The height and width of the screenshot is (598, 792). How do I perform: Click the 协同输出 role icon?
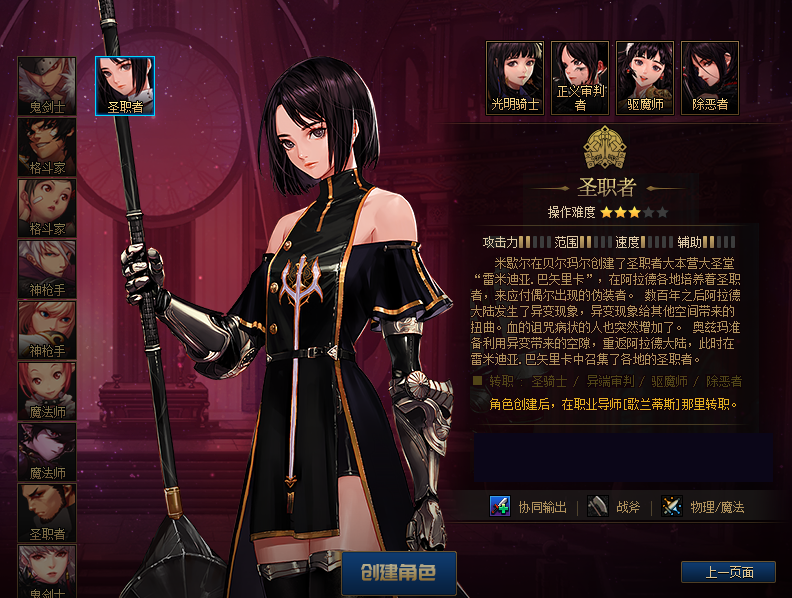(x=501, y=506)
